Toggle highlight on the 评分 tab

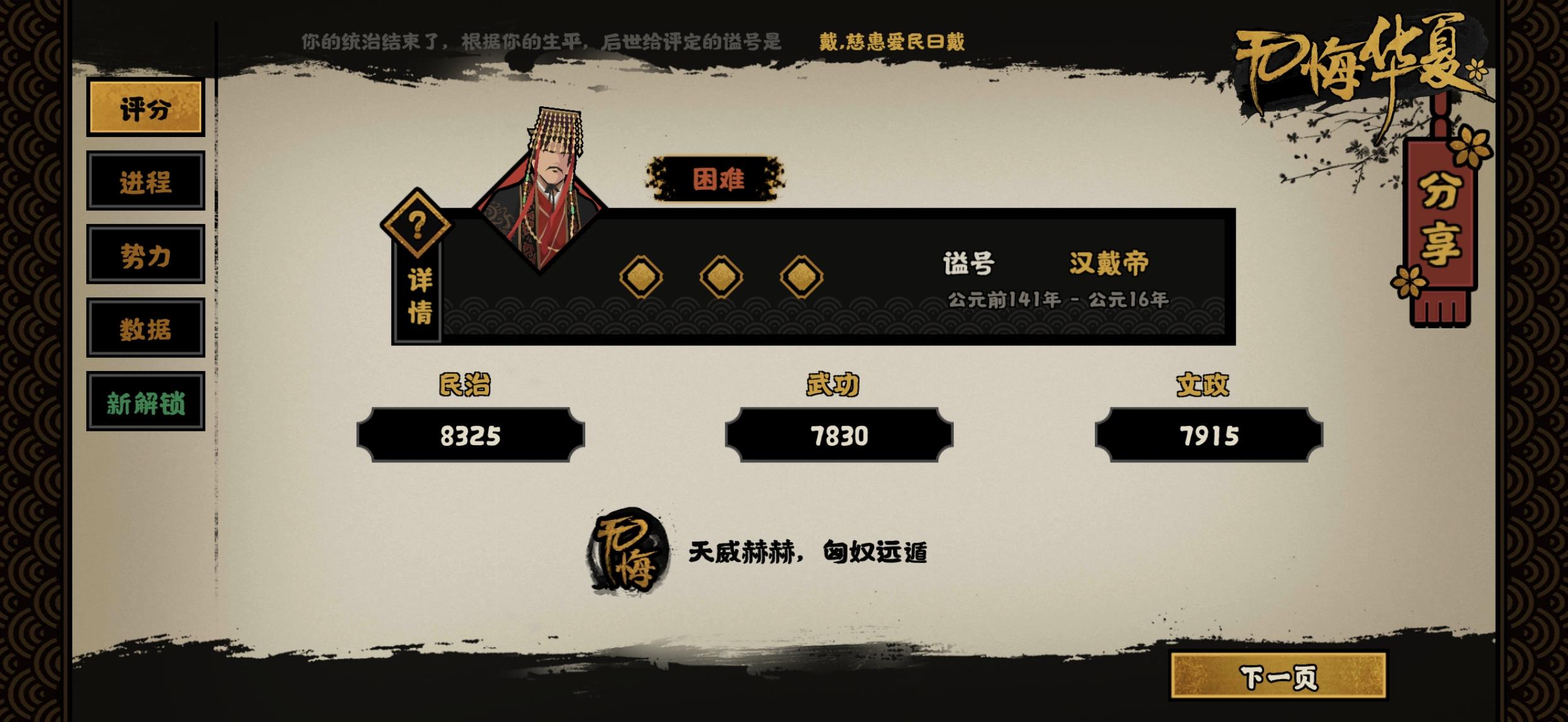pyautogui.click(x=147, y=108)
